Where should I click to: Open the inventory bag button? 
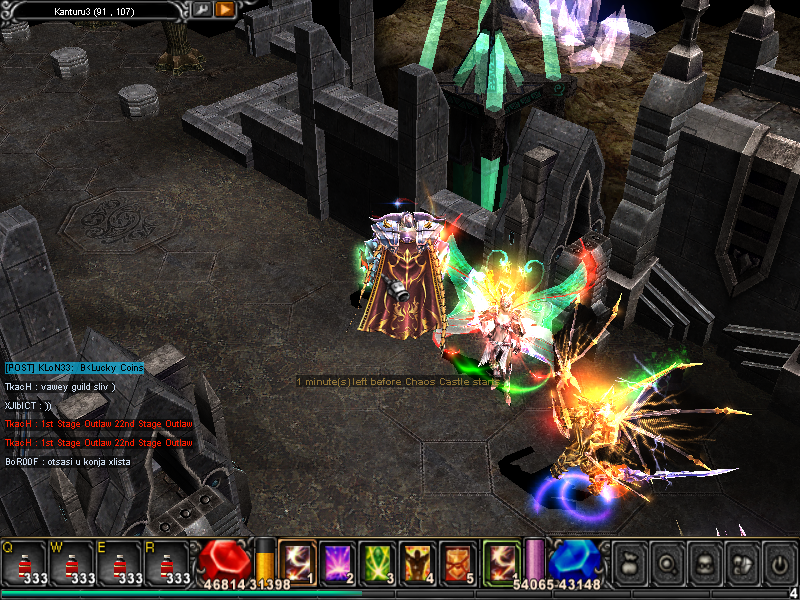point(631,563)
